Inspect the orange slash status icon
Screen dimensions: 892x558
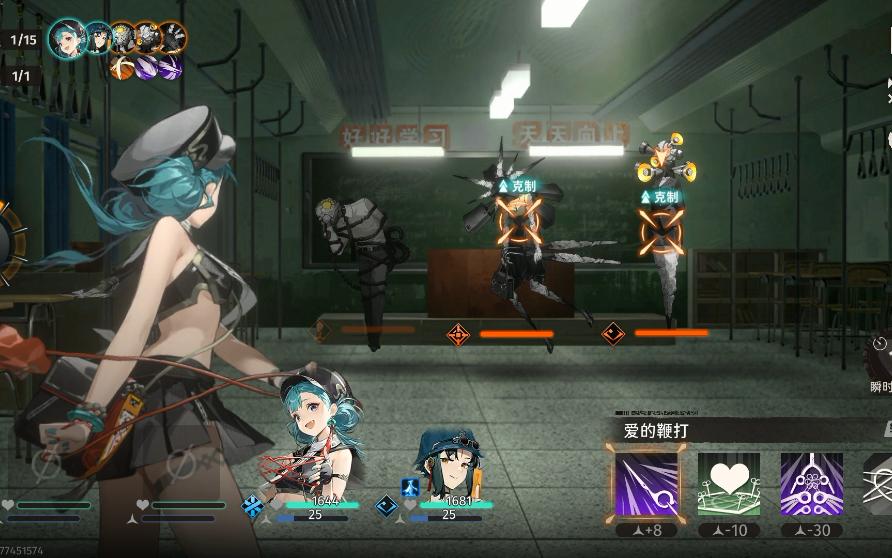coord(122,68)
